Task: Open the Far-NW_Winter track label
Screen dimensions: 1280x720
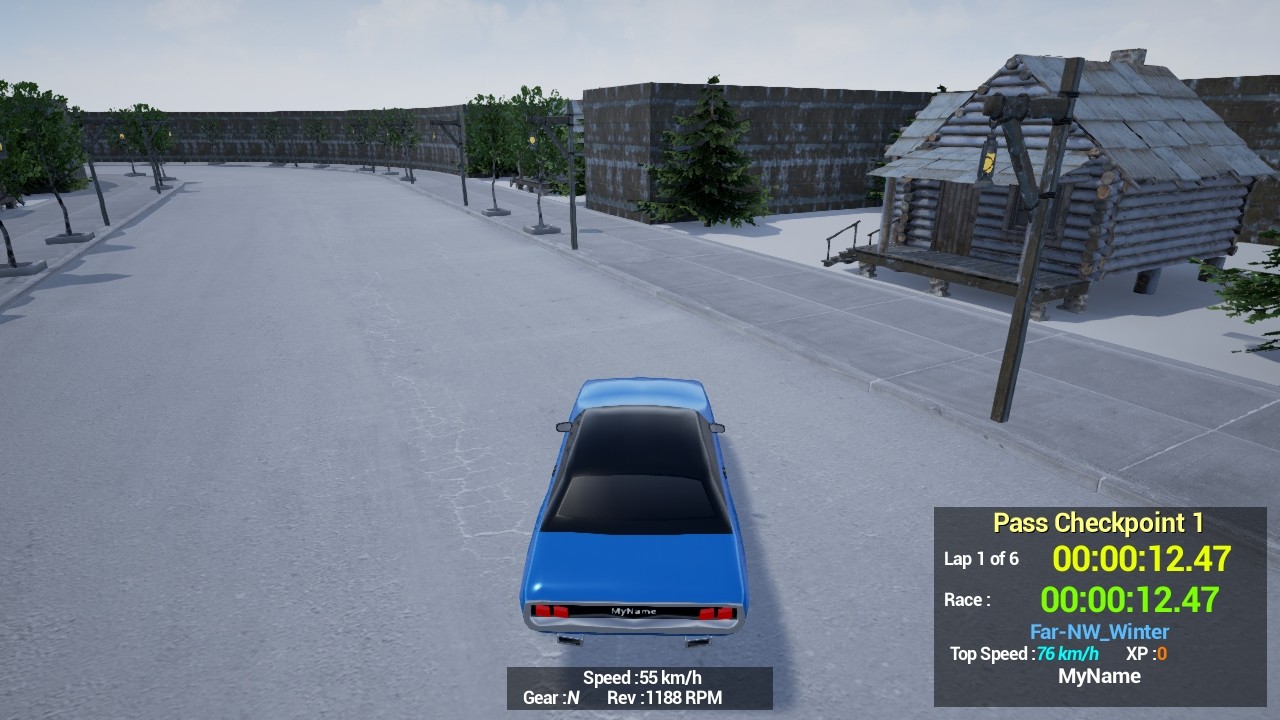Action: click(x=1099, y=631)
